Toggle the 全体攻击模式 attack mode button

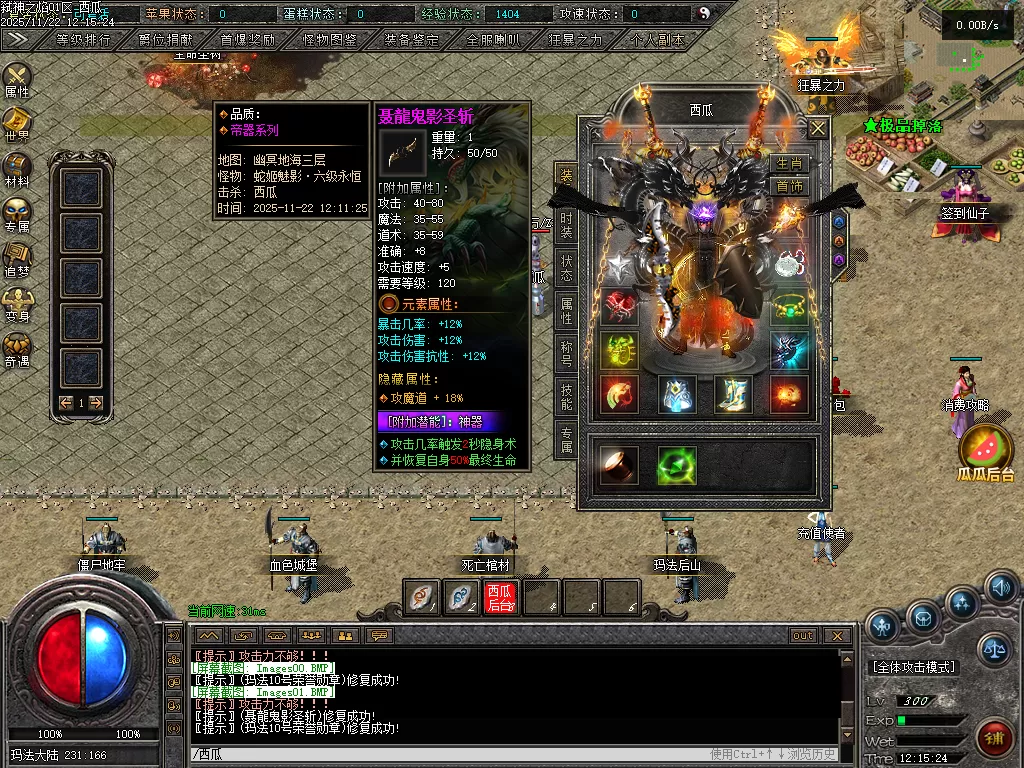pos(914,667)
